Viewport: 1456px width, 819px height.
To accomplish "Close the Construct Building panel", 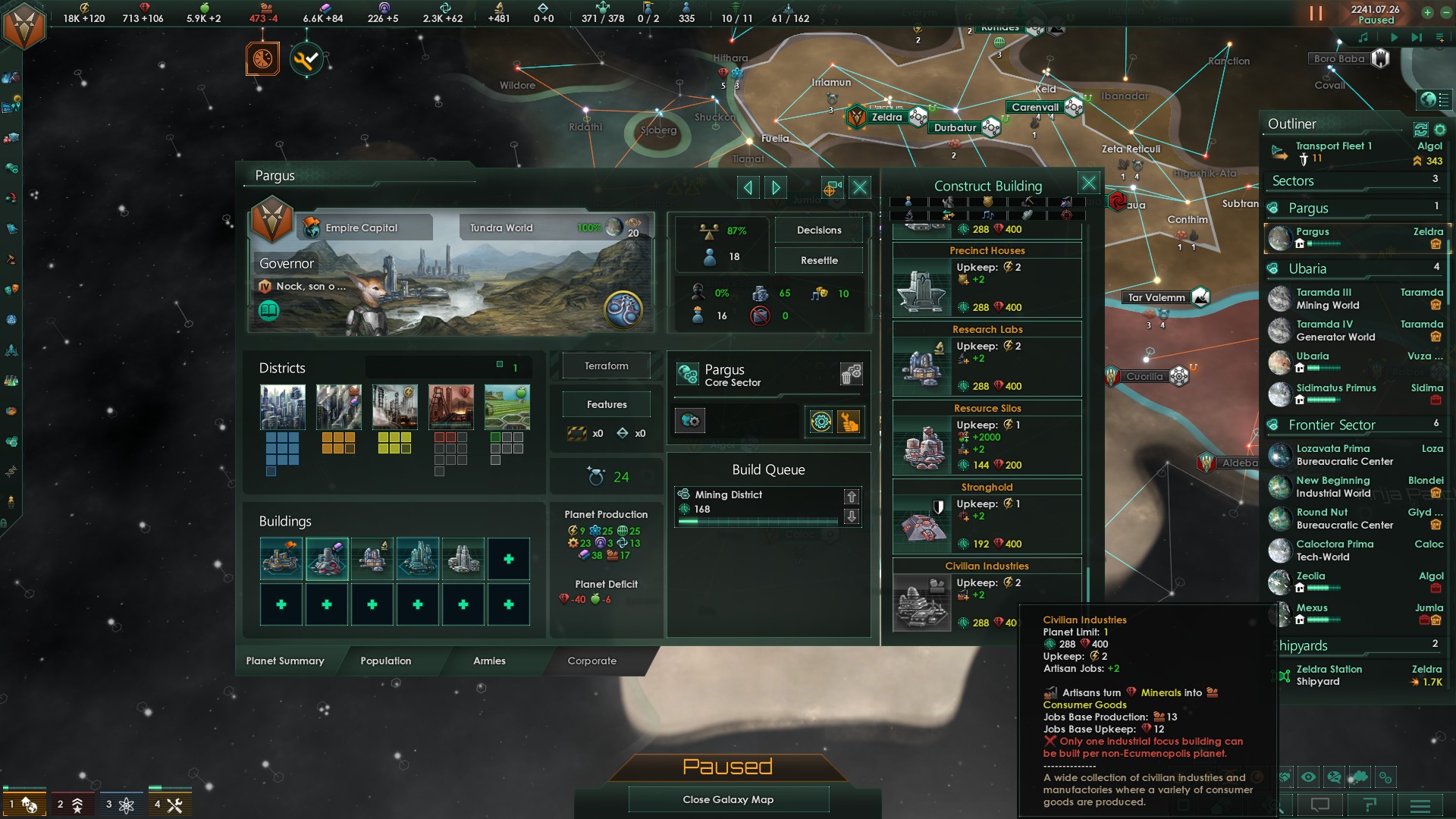I will click(x=1088, y=183).
